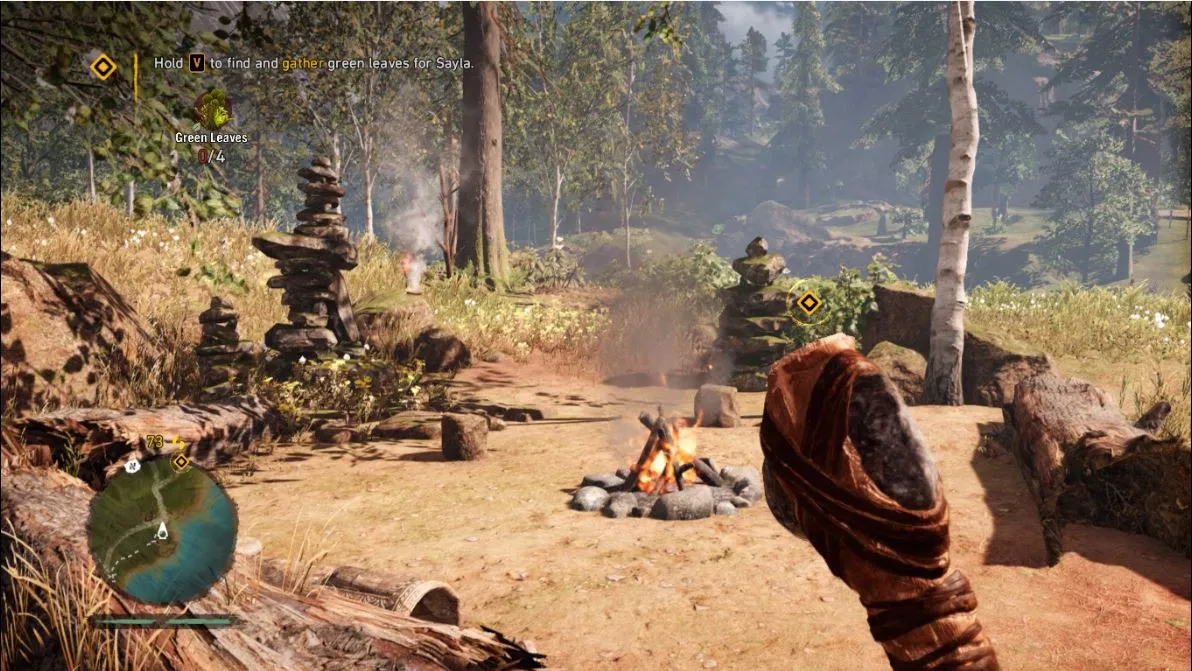This screenshot has height=671, width=1192.
Task: Click the white player arrow on the minimap
Action: [x=162, y=529]
